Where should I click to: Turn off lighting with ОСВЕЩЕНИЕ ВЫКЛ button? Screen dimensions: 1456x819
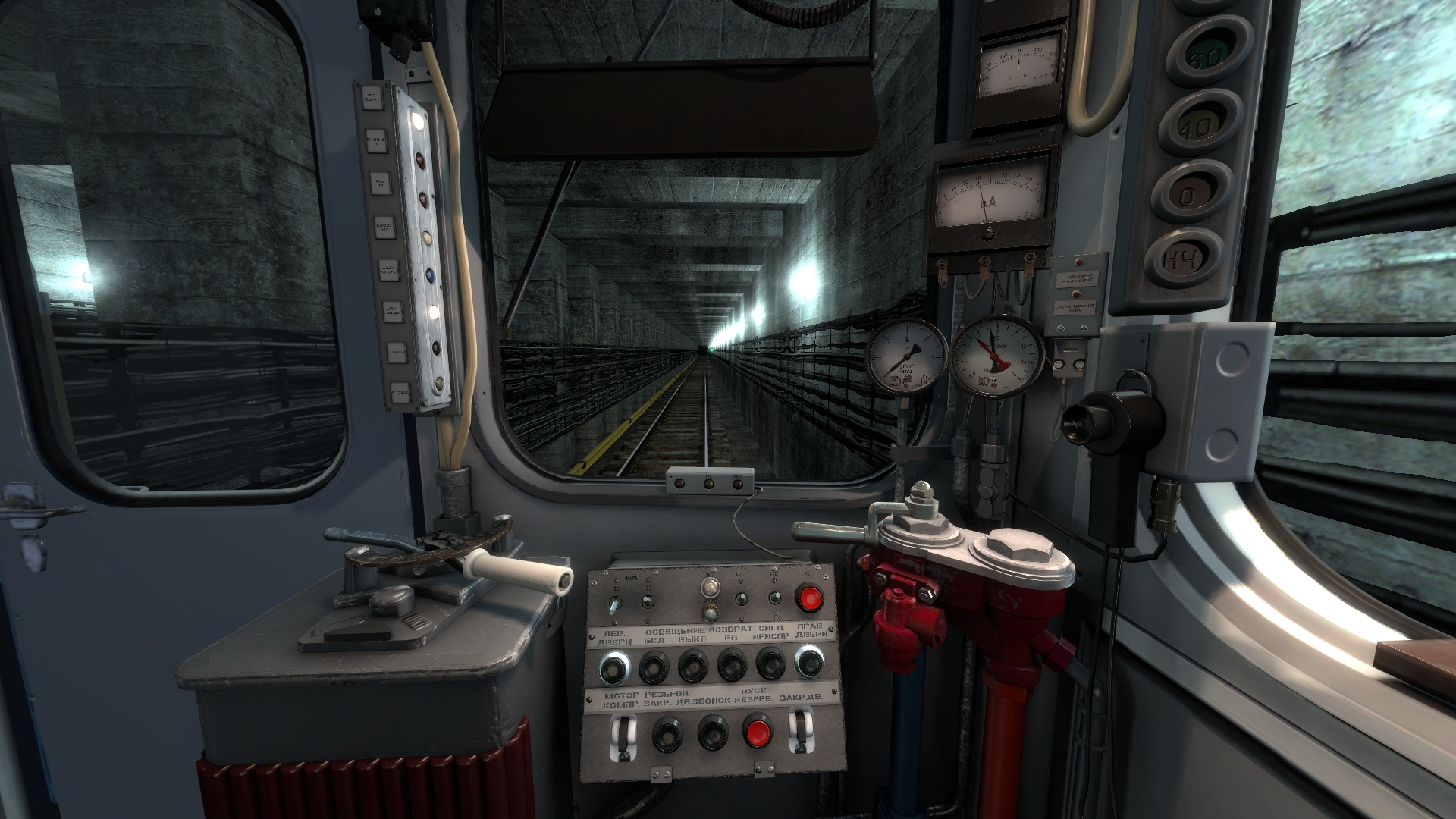(692, 667)
